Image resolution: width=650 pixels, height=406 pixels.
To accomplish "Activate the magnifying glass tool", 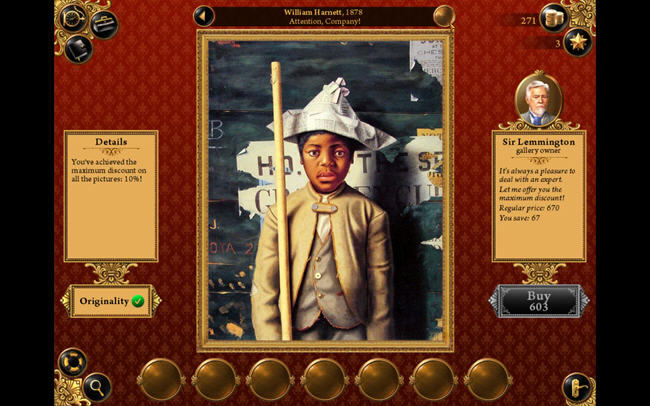I will click(x=96, y=385).
